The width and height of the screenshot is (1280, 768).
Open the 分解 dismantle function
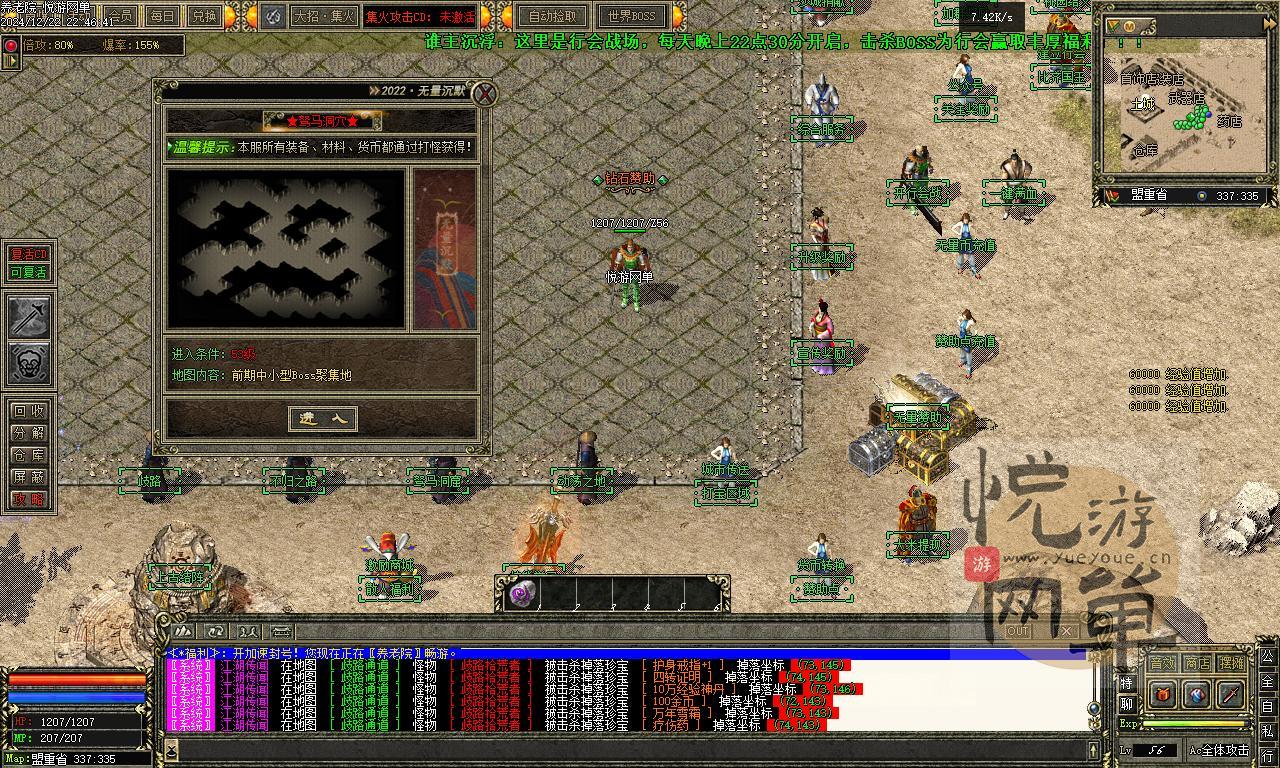[28, 433]
